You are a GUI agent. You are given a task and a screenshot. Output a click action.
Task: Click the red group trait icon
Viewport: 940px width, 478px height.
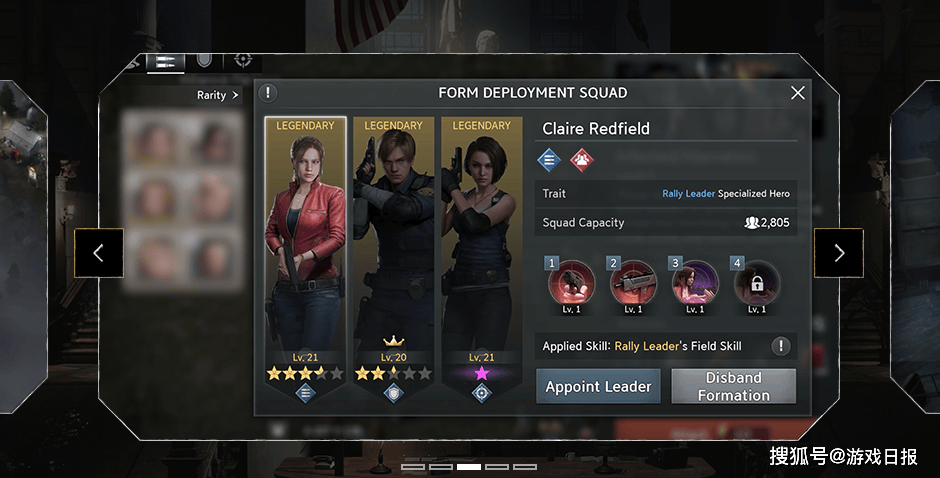[581, 159]
